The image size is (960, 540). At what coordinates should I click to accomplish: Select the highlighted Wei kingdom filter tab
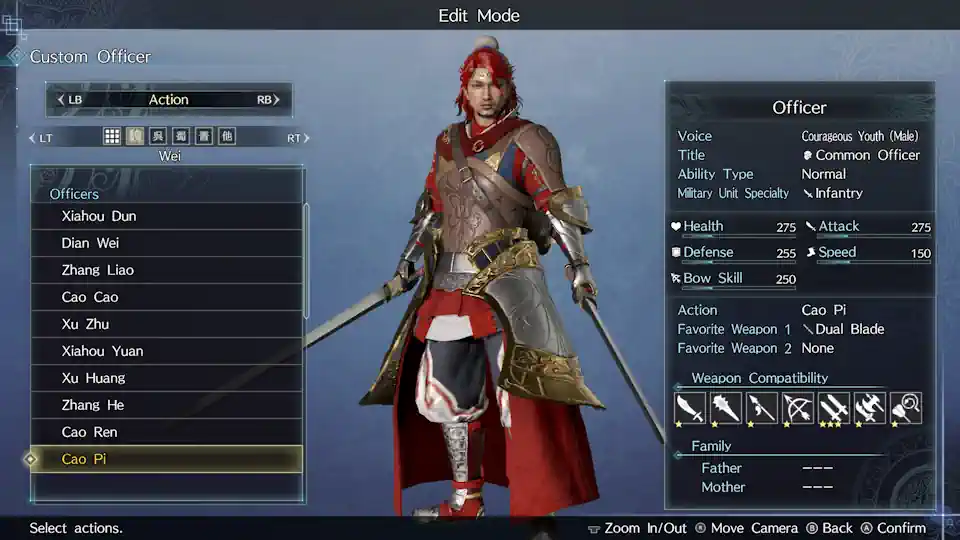135,137
